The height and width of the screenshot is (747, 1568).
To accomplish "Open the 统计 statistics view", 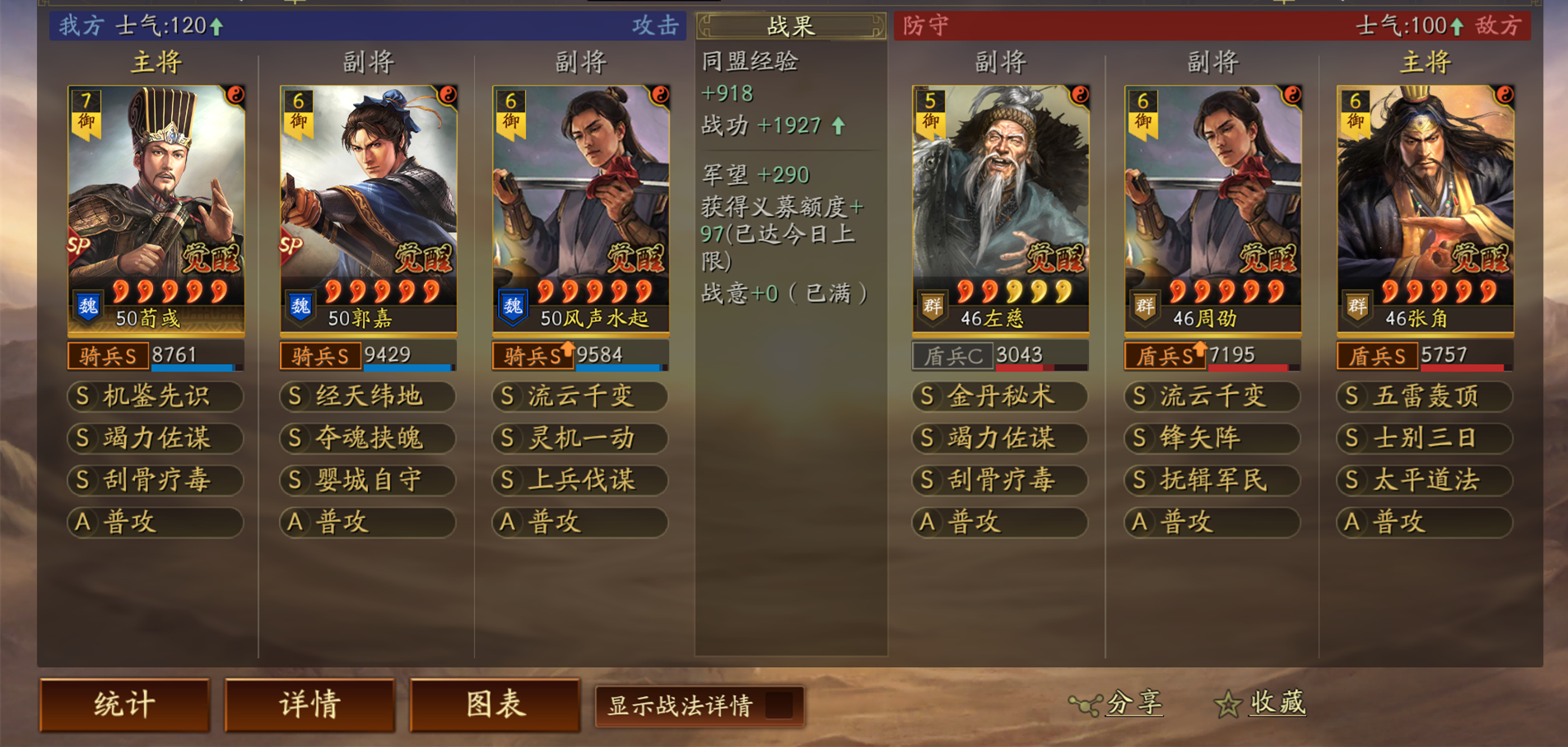I will click(124, 705).
